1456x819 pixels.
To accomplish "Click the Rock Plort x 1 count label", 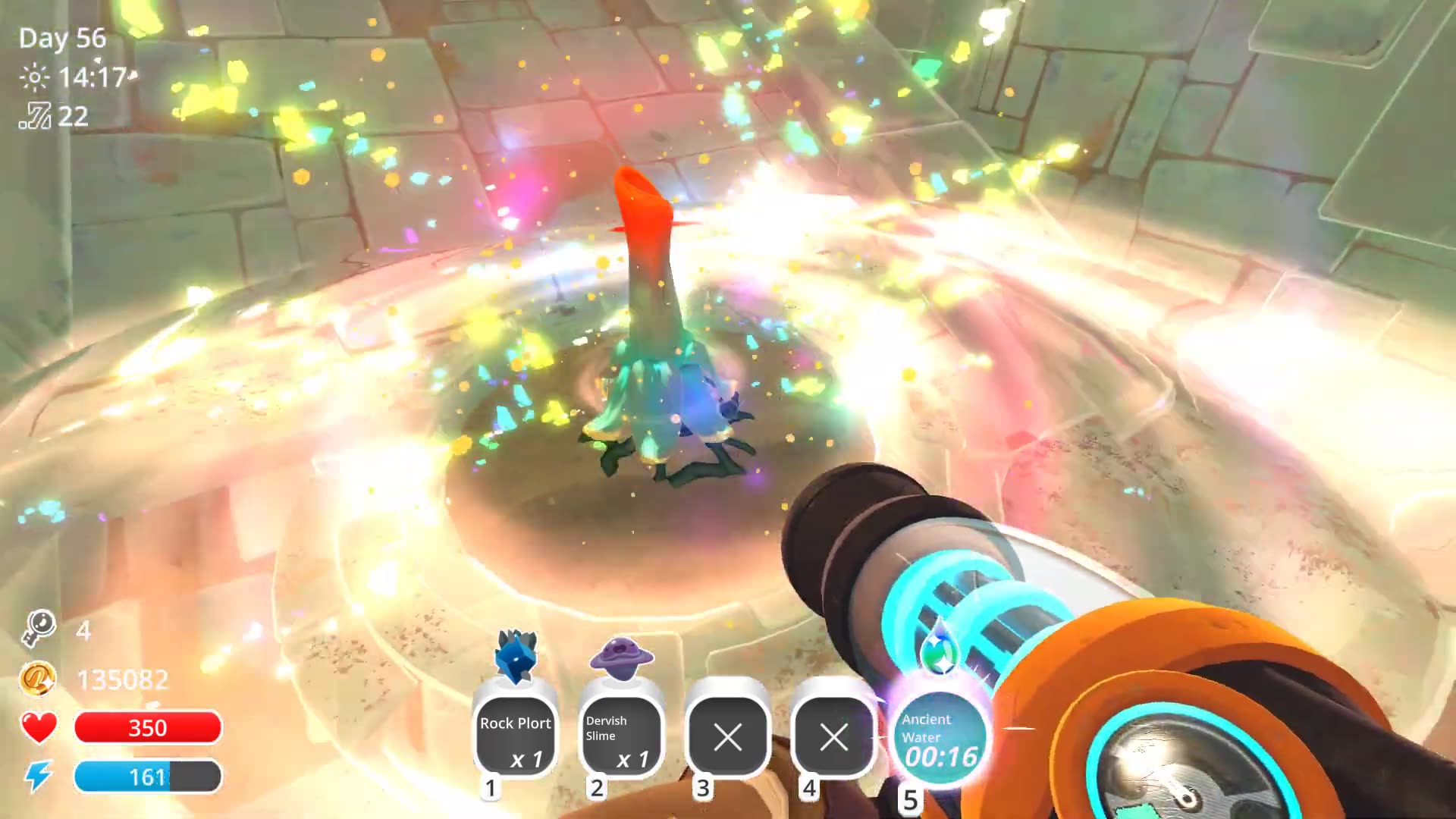I will [x=526, y=758].
